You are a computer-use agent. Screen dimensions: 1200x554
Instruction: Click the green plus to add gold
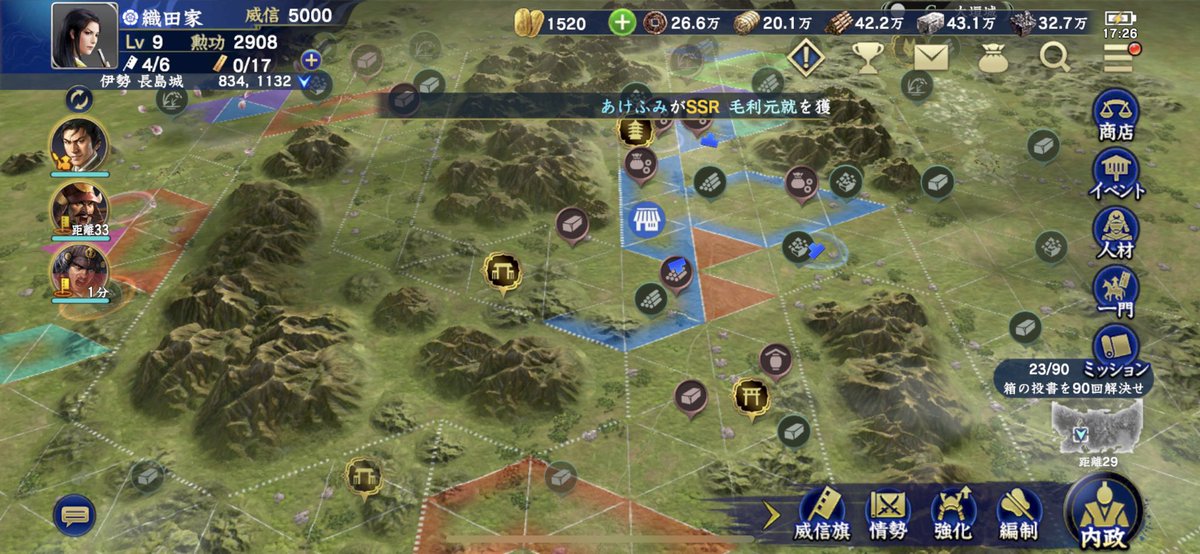[622, 22]
